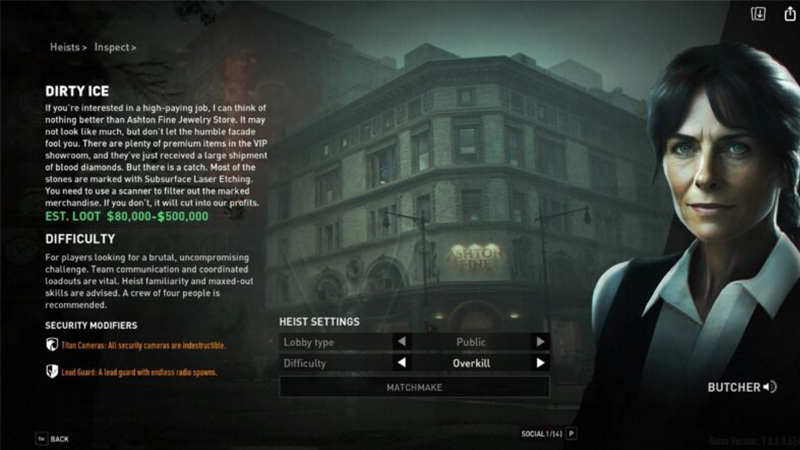
Task: Toggle Butcher's voice briefing speaker icon
Action: coord(769,387)
